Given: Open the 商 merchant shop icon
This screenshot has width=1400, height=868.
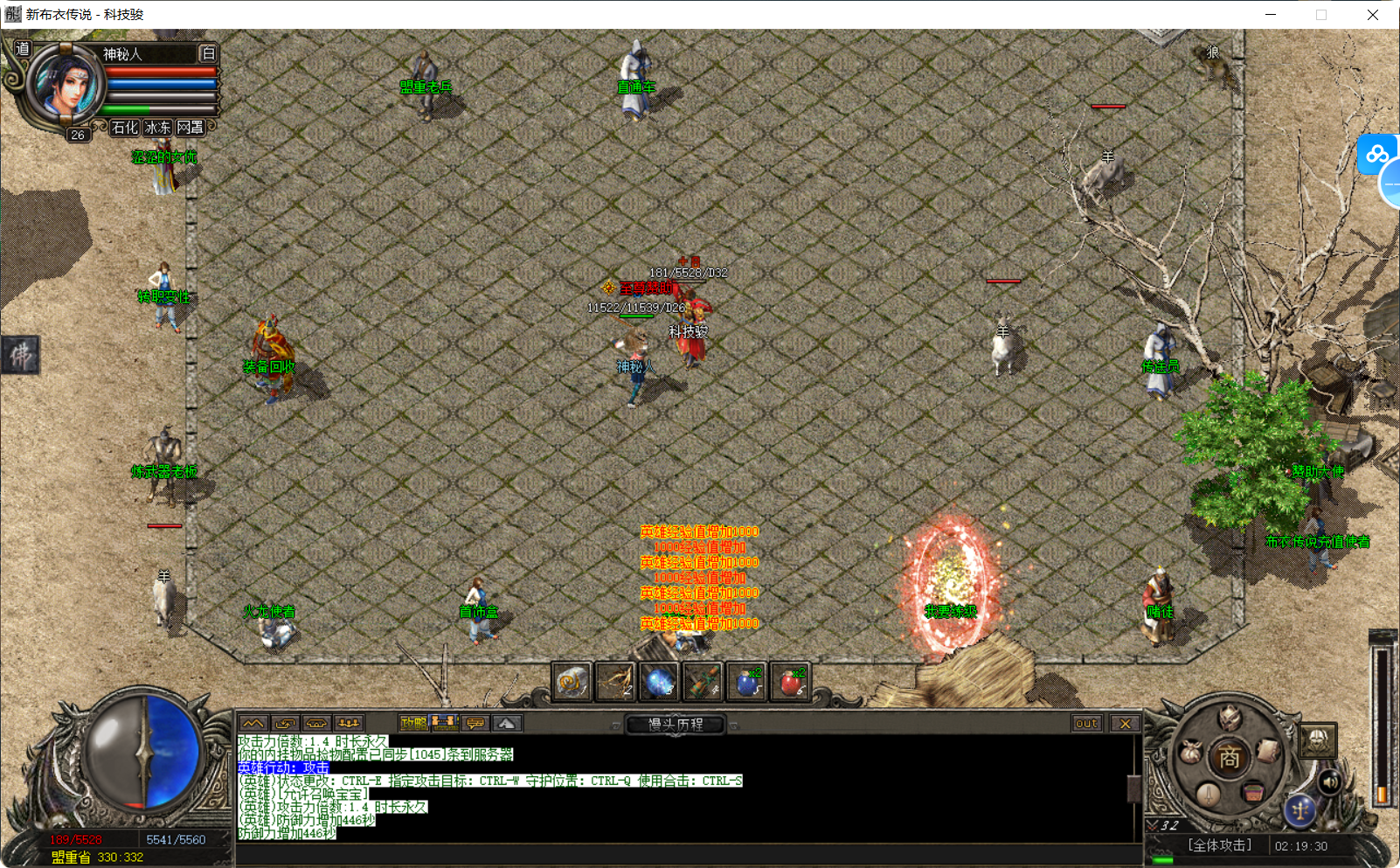Looking at the screenshot, I should point(1230,756).
